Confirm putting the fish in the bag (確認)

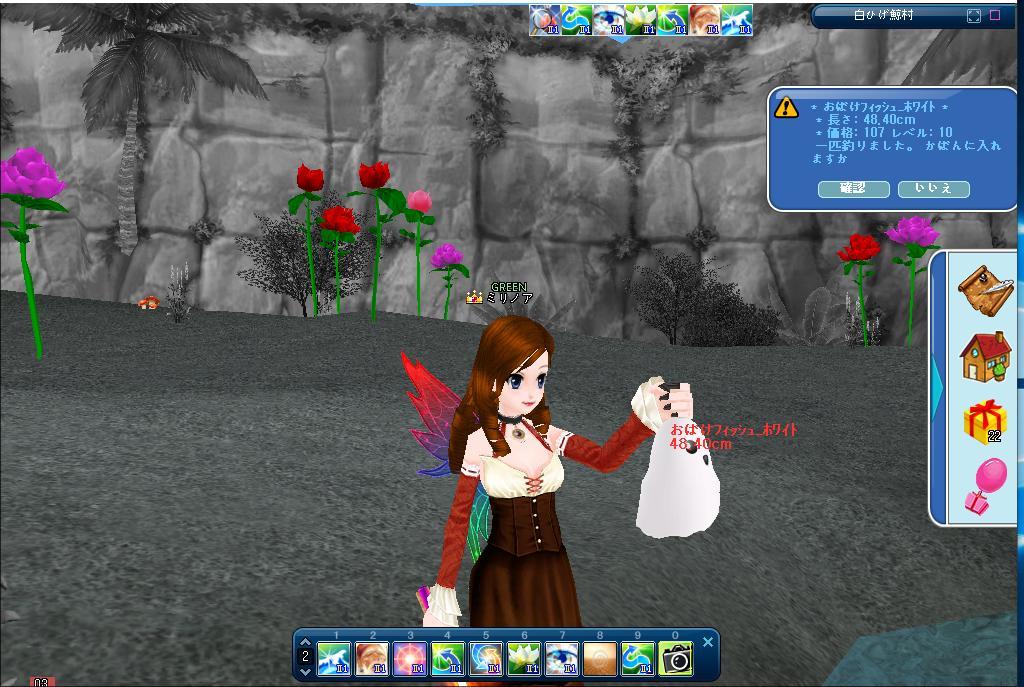coord(853,189)
